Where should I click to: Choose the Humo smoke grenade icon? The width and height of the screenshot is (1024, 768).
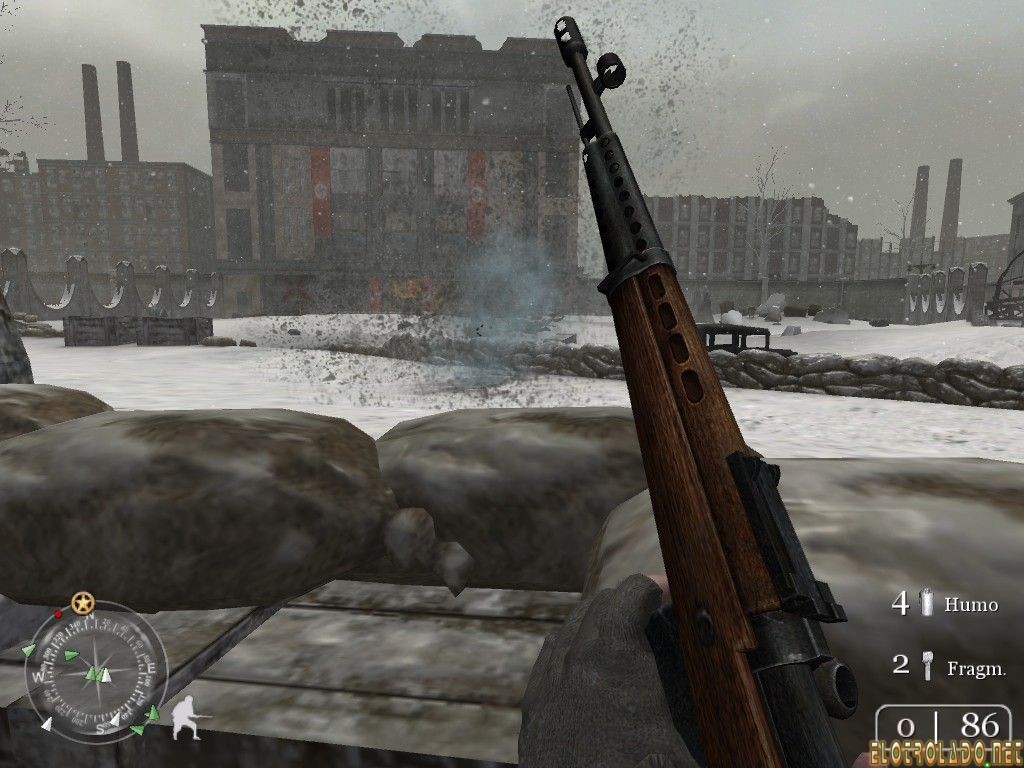pyautogui.click(x=928, y=603)
